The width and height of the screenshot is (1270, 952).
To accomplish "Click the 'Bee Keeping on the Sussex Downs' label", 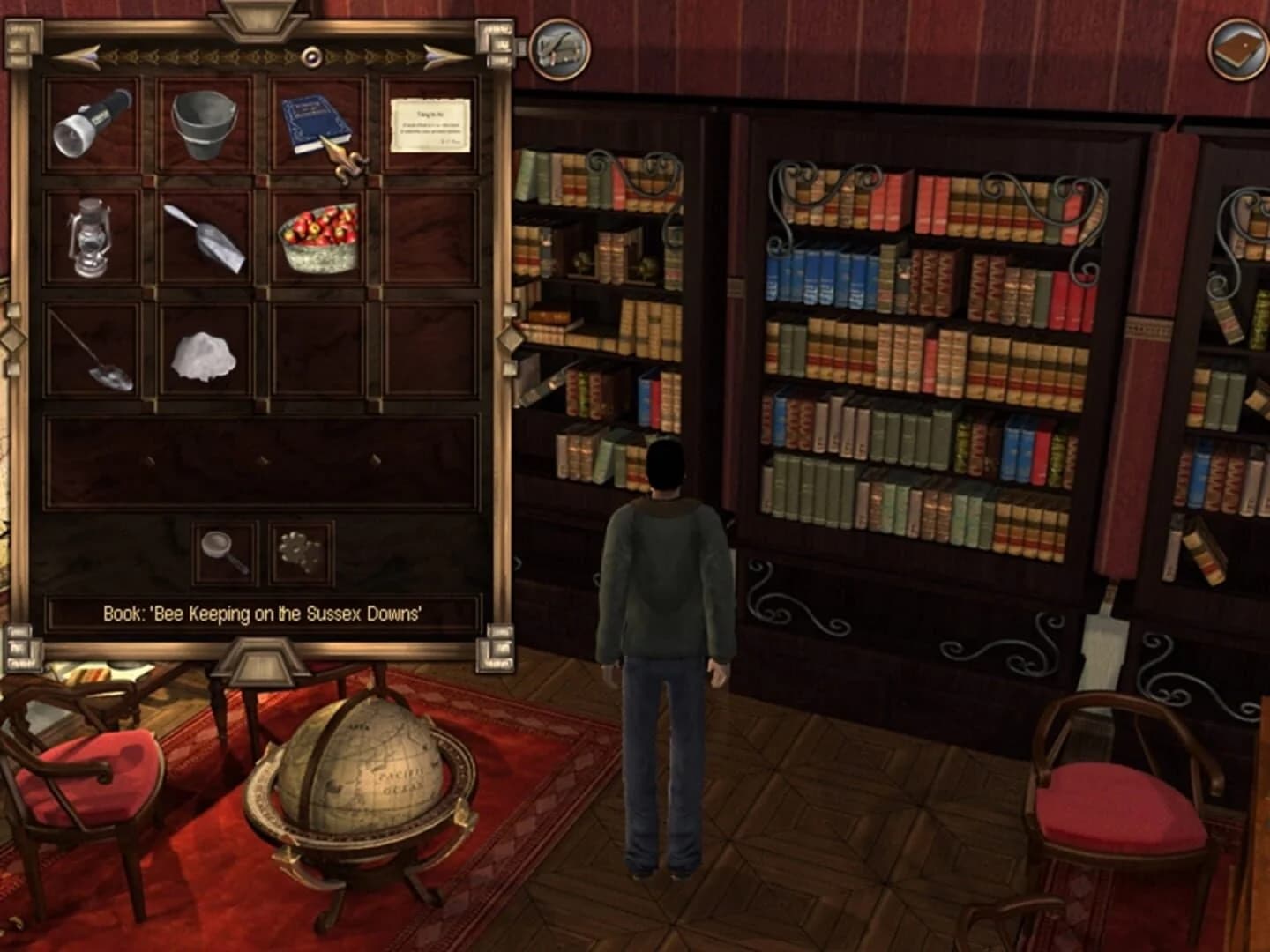I will [x=262, y=615].
